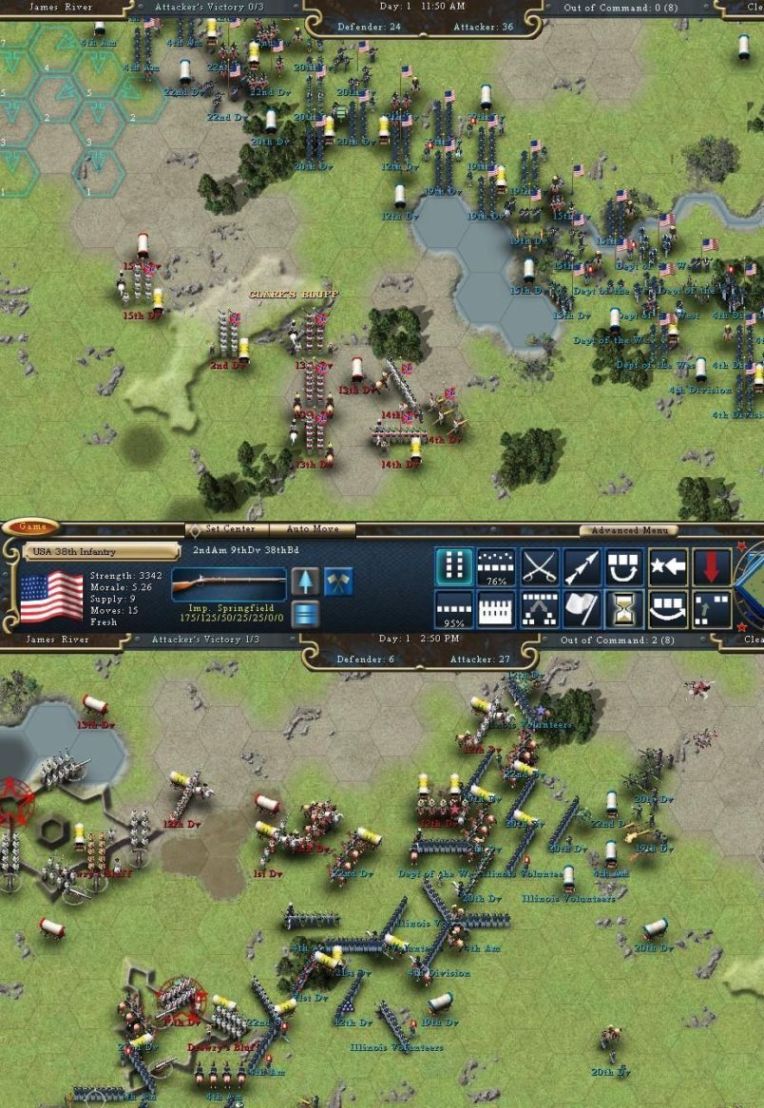Click the hourglass wait command

[625, 609]
